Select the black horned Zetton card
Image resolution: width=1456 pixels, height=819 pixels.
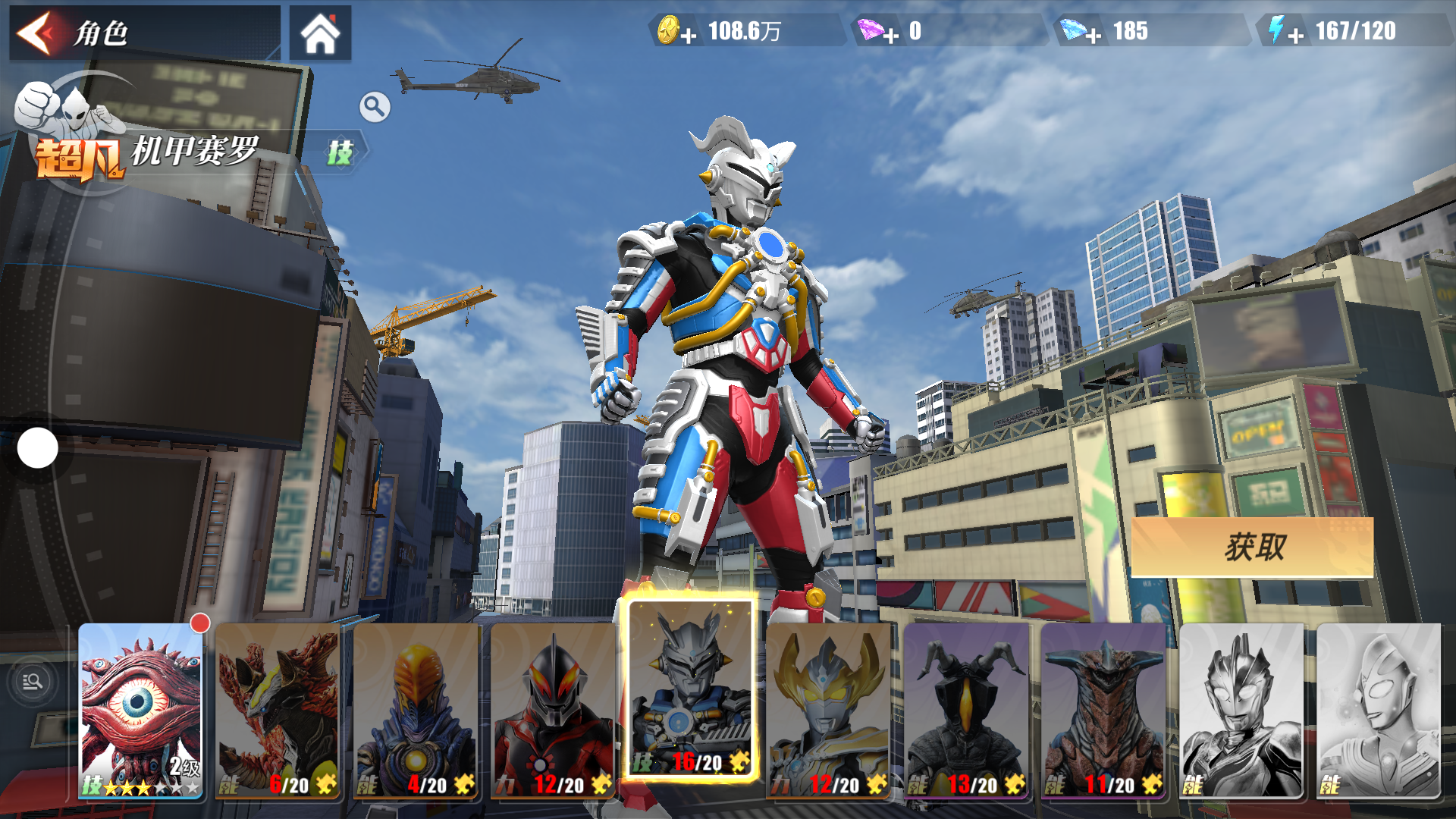966,711
